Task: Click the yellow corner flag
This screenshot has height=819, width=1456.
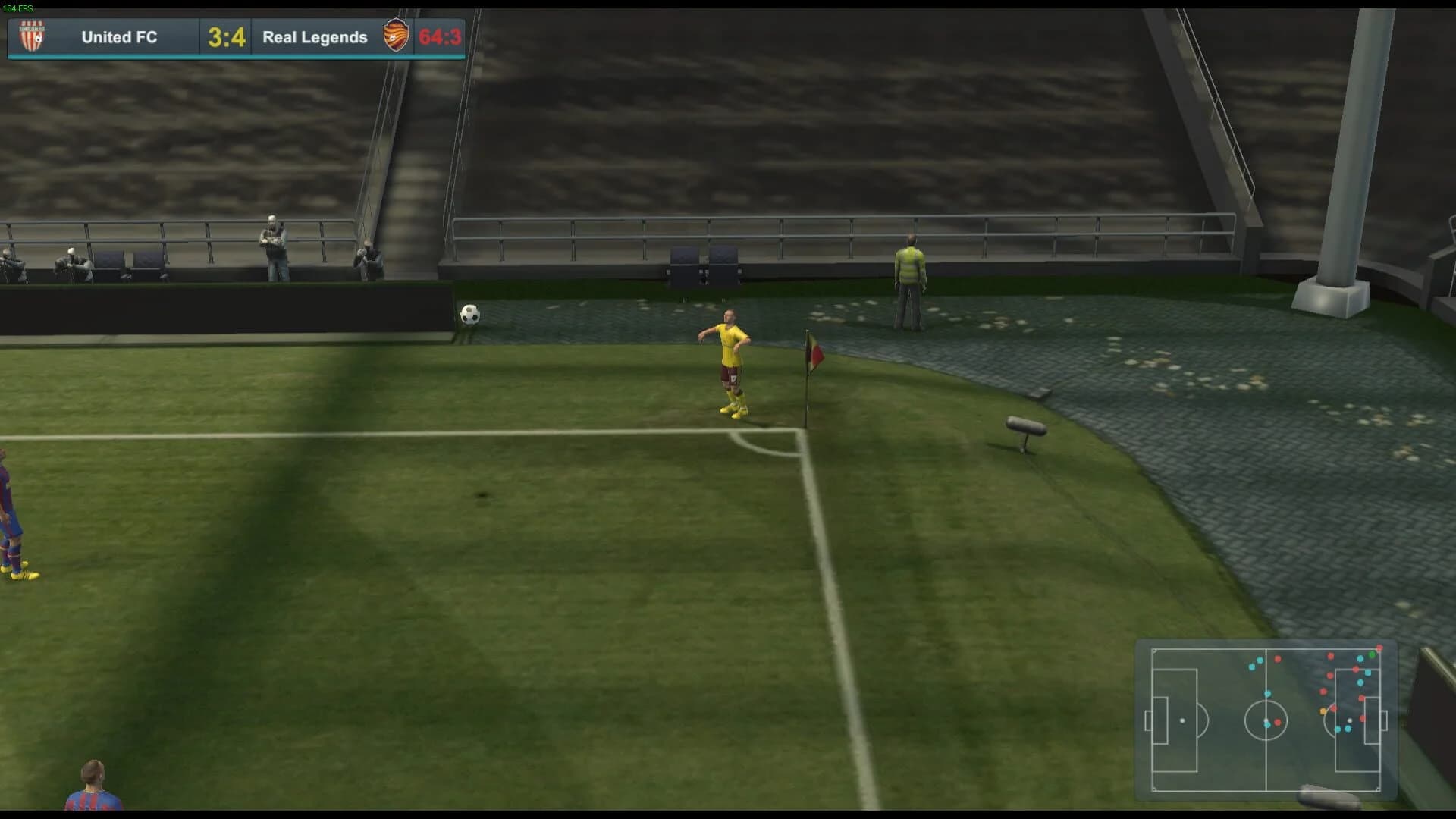Action: tap(812, 349)
